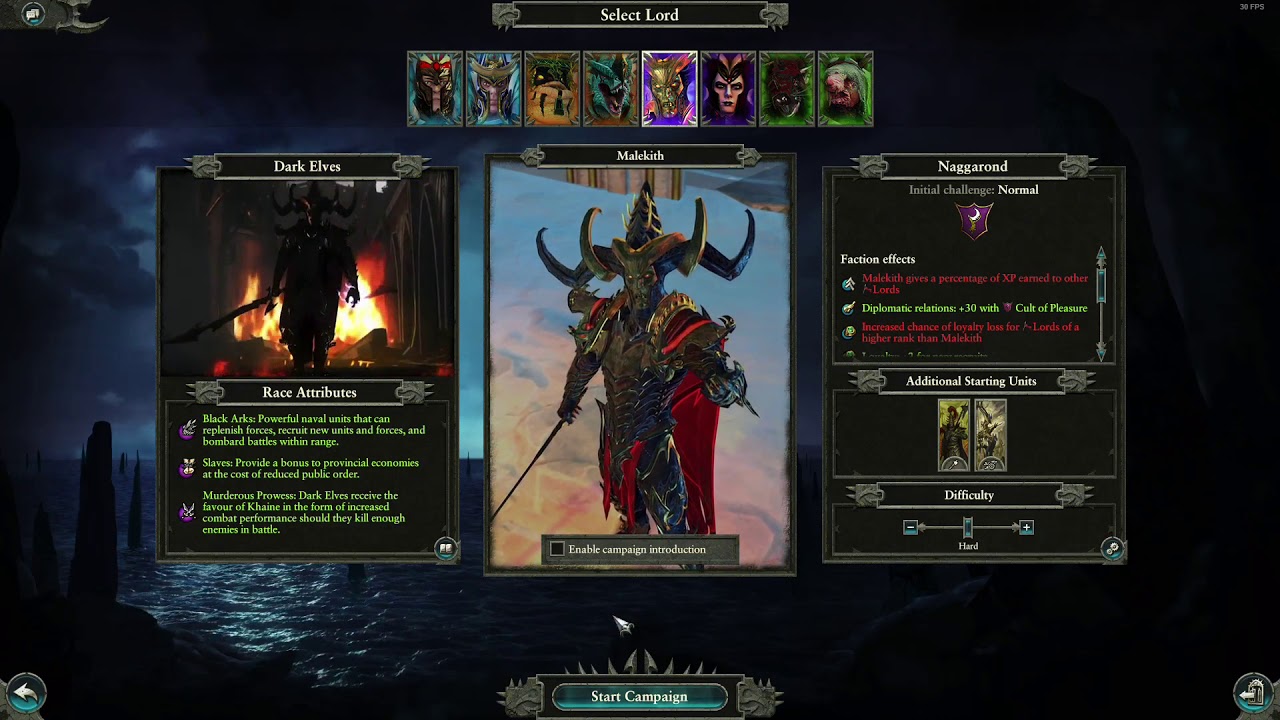Click the round icon button beside Difficulty slider
The width and height of the screenshot is (1280, 720).
click(x=1112, y=548)
